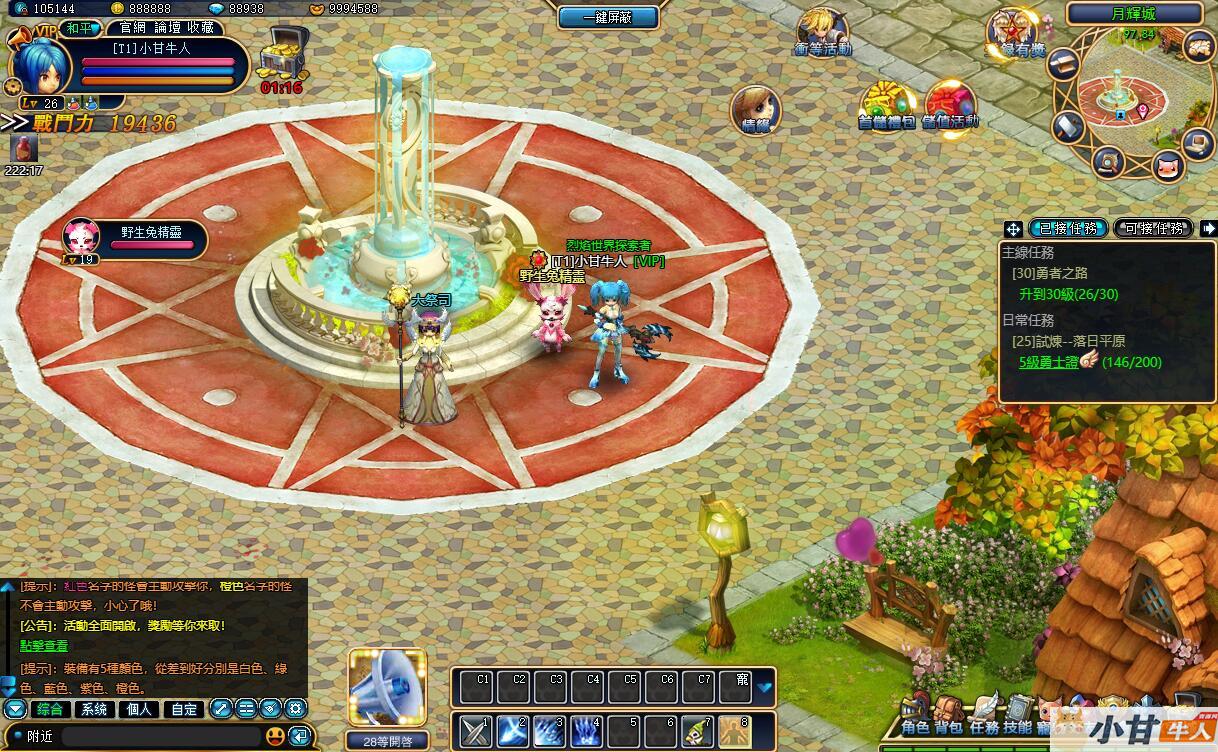Screen dimensions: 1218x752
Task: Click the 5級勇士證 quest link
Action: 1048,362
